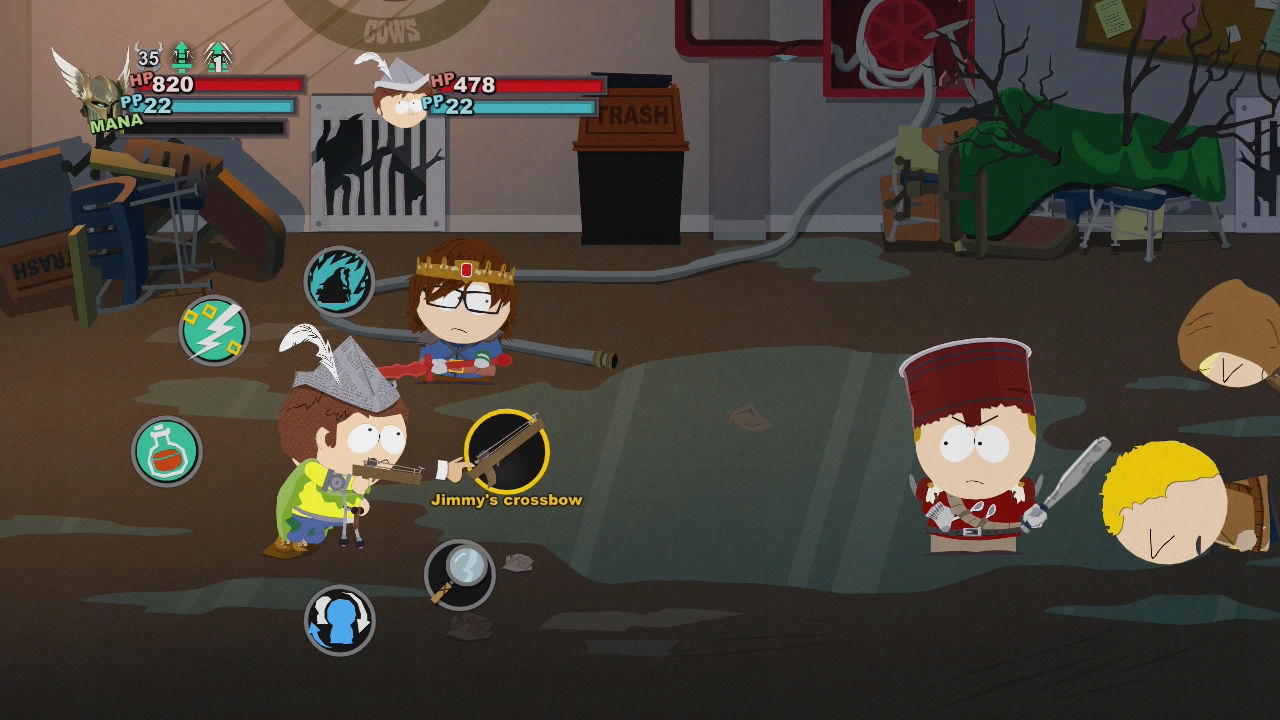Select the lightning bolt magic ability
The image size is (1280, 720).
(x=213, y=330)
